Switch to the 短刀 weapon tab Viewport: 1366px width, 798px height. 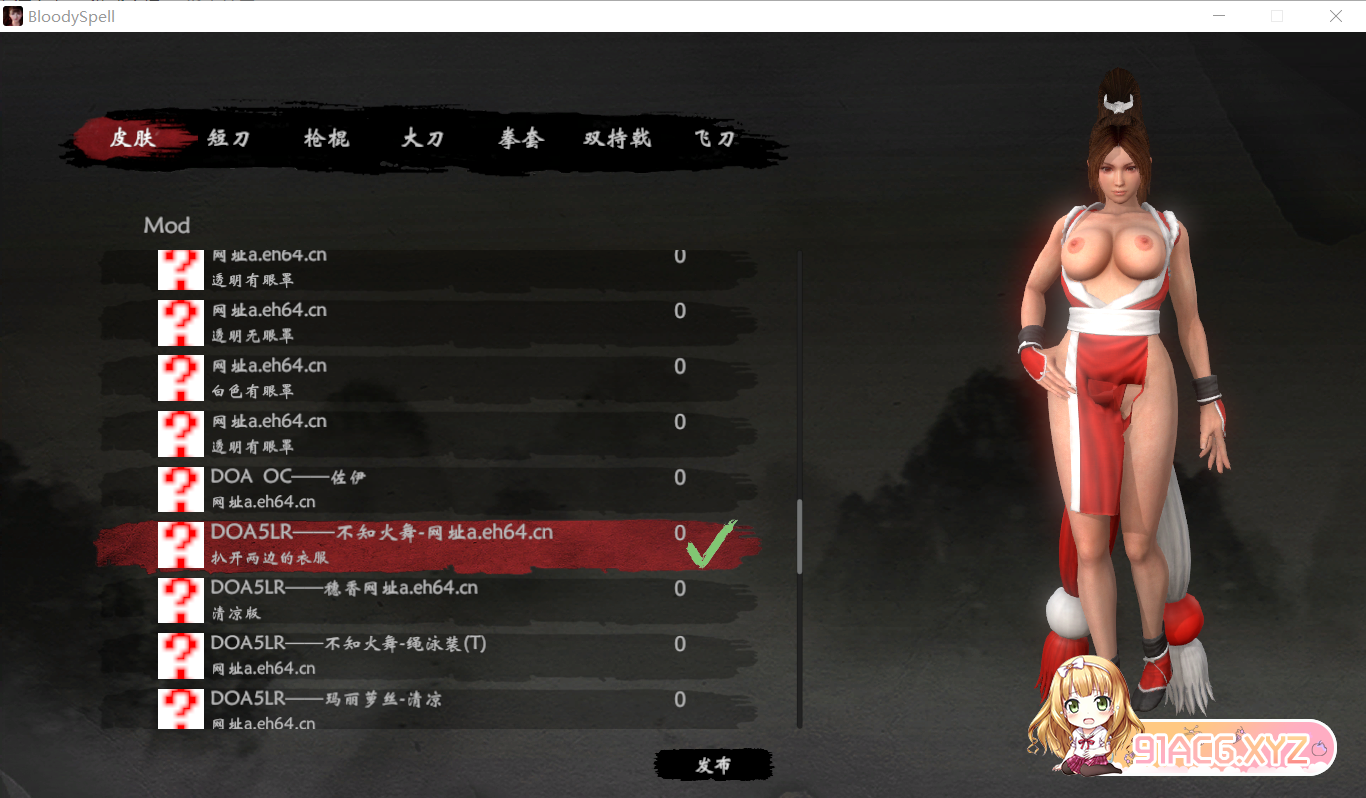coord(228,140)
